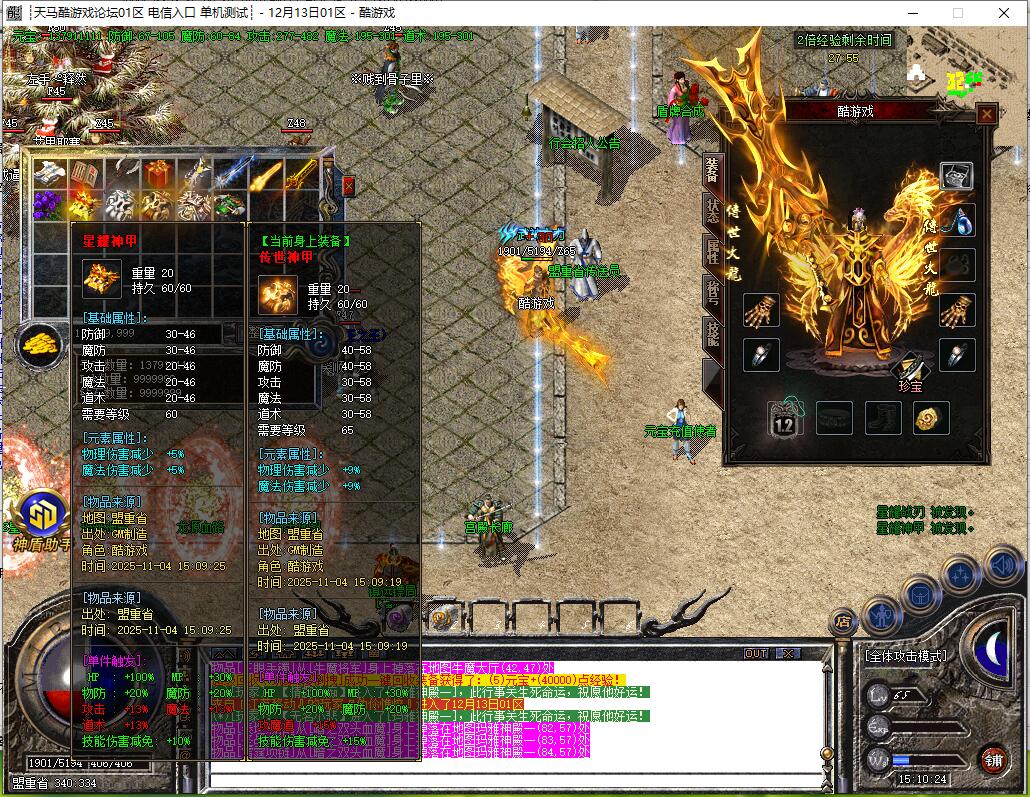Viewport: 1030px width, 797px height.
Task: Select the golden medal equipment slot
Action: tap(931, 418)
